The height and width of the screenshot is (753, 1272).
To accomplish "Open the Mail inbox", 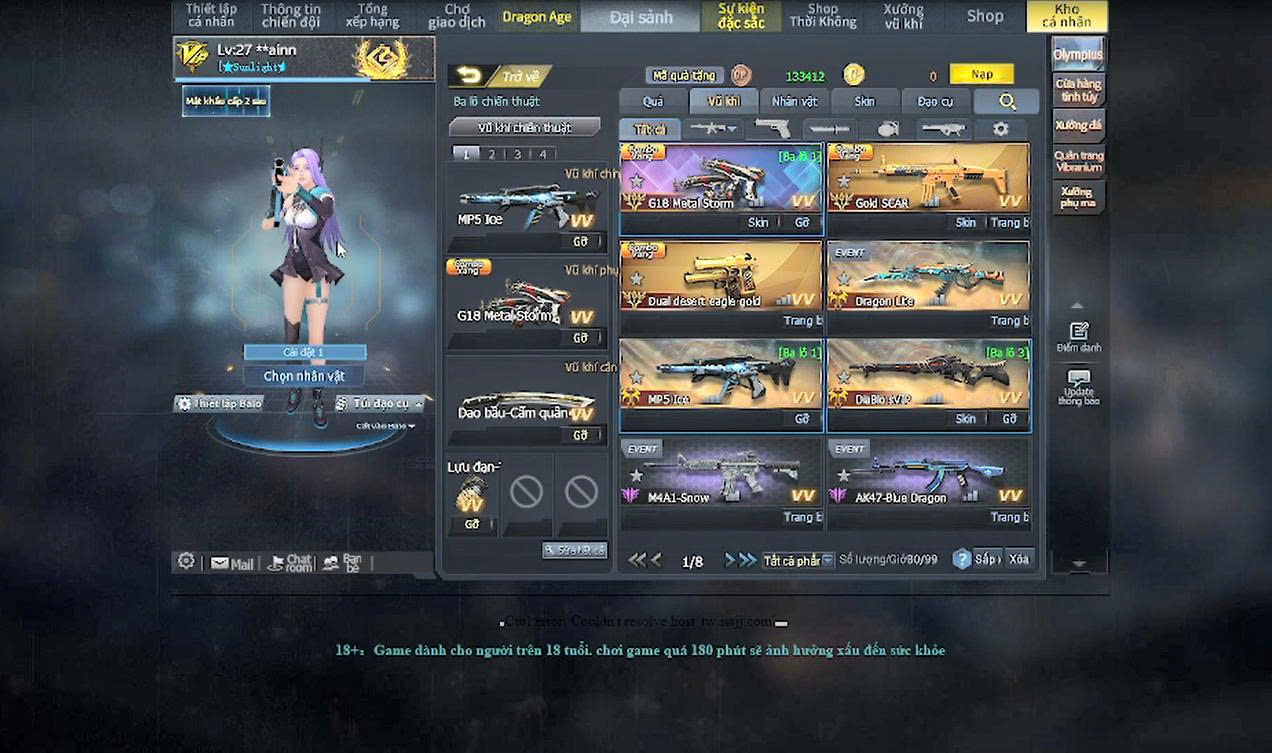I will pyautogui.click(x=232, y=564).
